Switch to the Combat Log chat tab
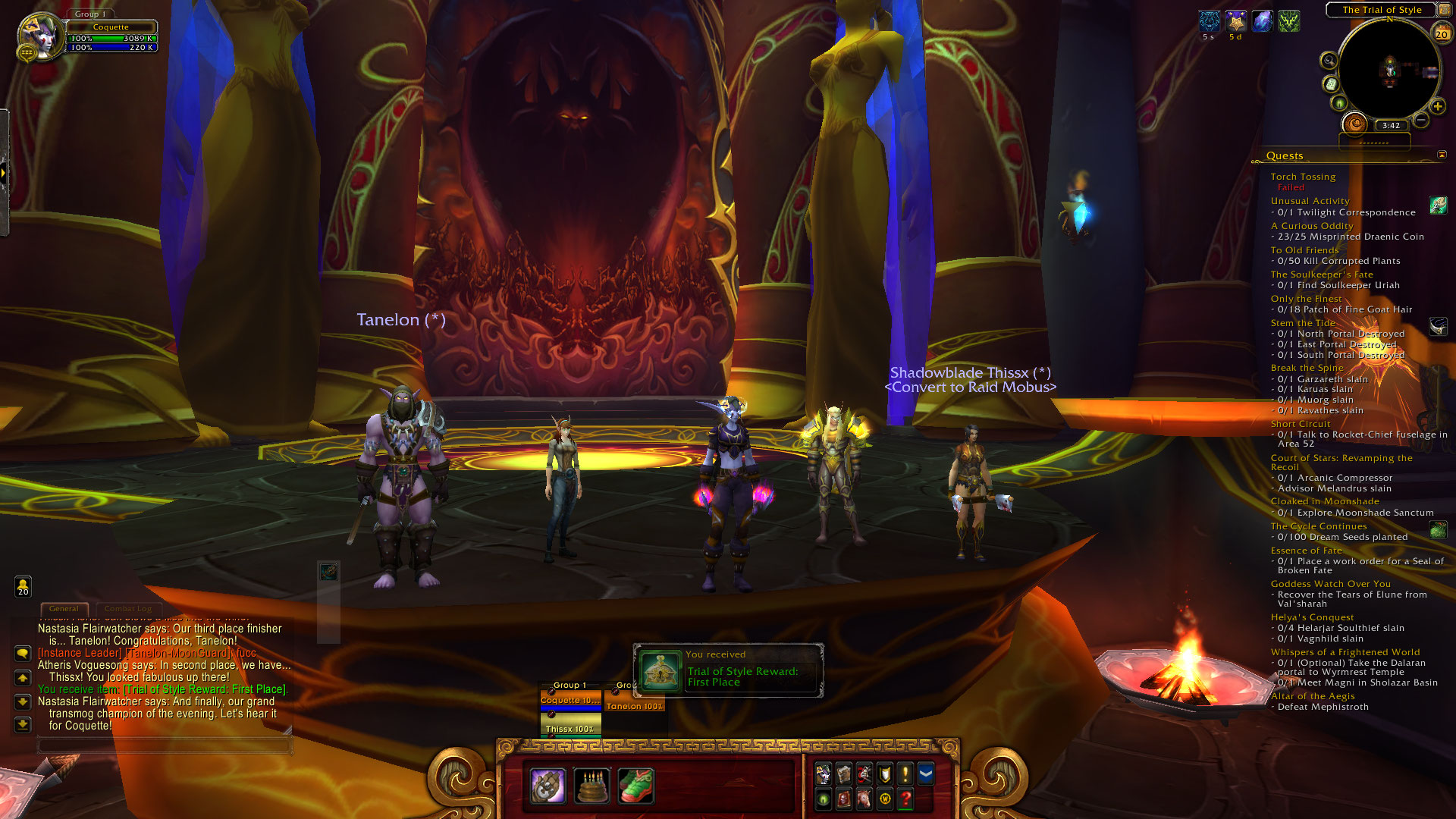Image resolution: width=1456 pixels, height=819 pixels. (128, 609)
